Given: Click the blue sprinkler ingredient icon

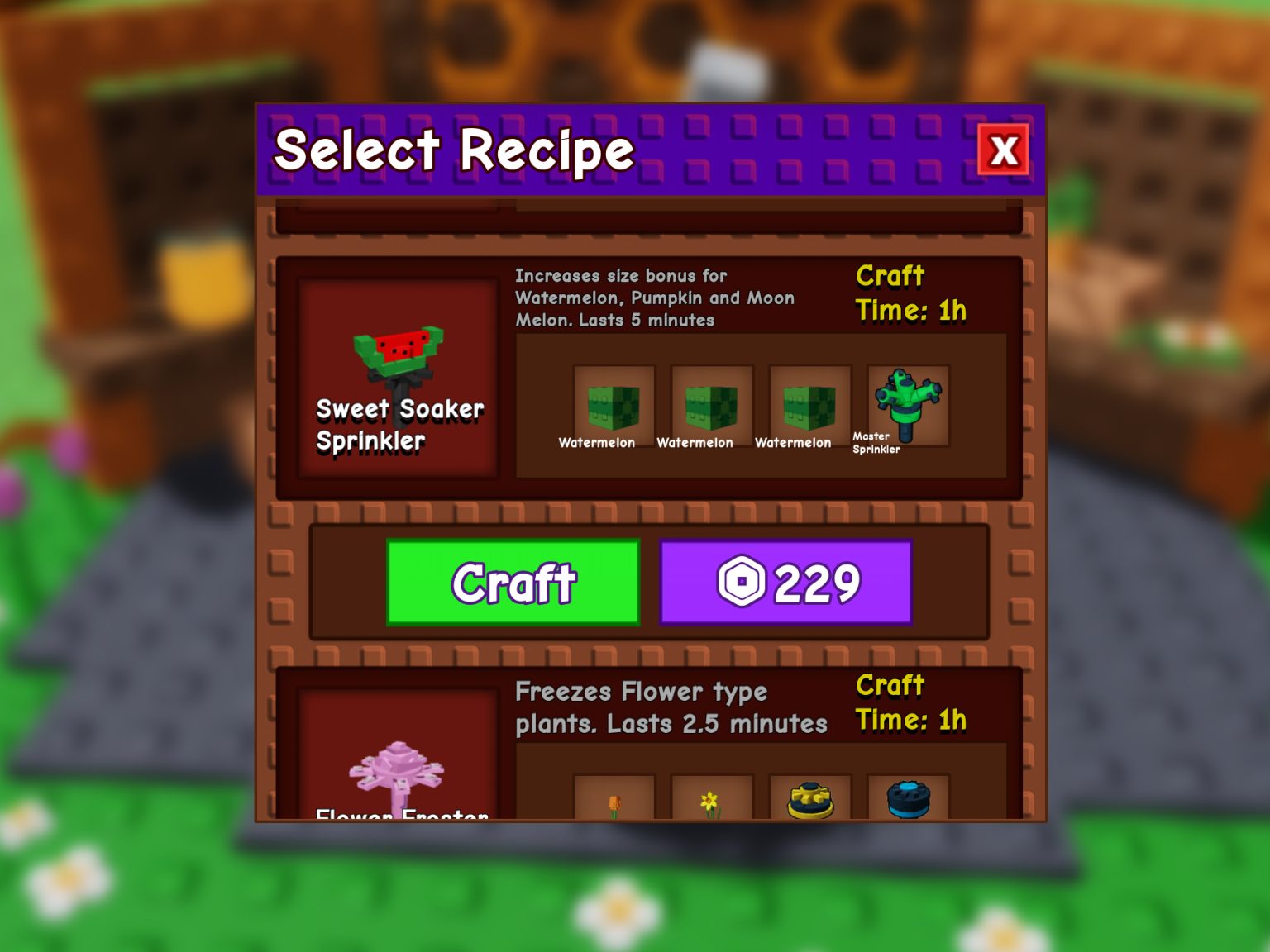Looking at the screenshot, I should tap(905, 797).
